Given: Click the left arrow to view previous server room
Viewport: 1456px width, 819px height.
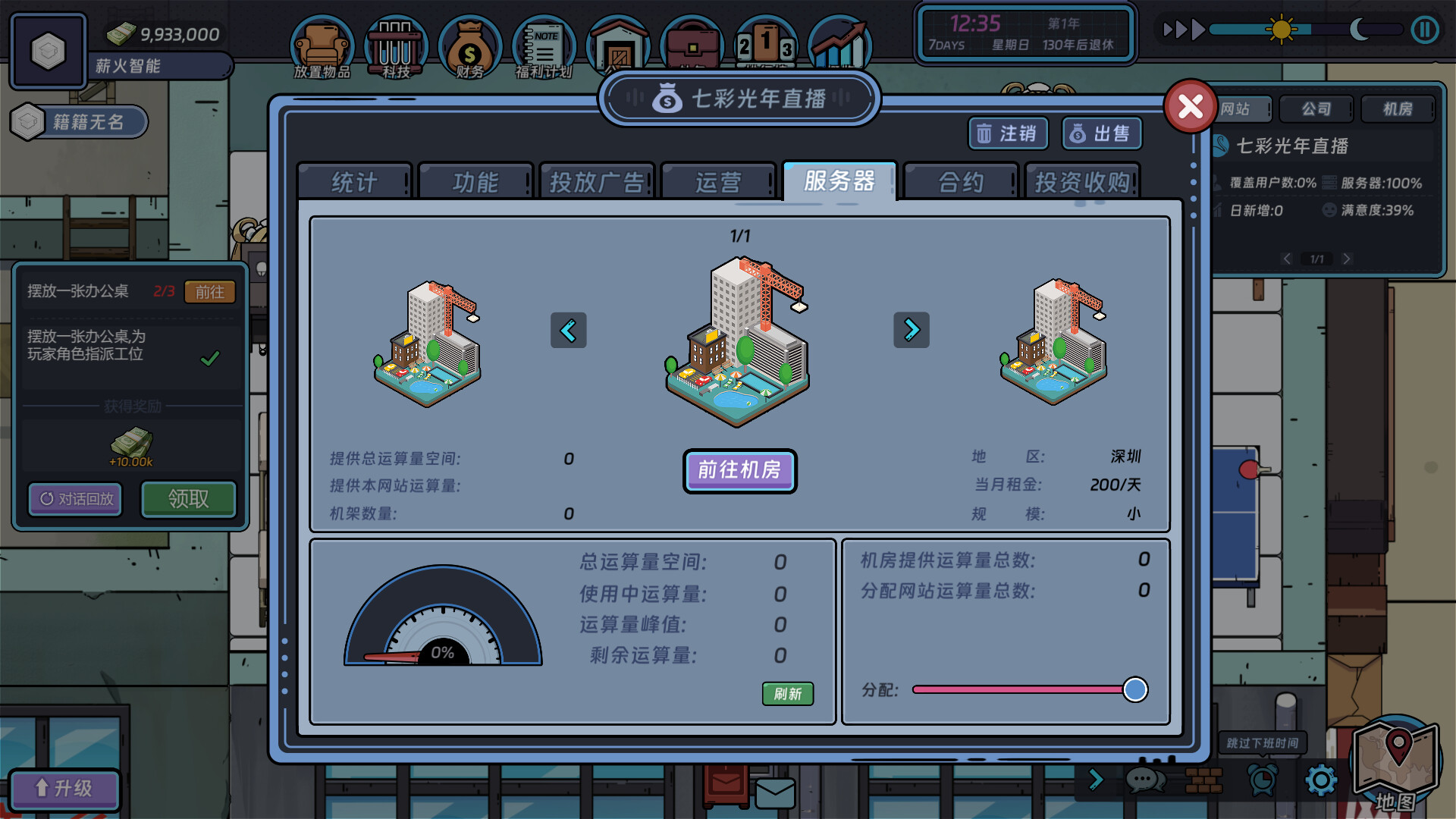Looking at the screenshot, I should (569, 330).
